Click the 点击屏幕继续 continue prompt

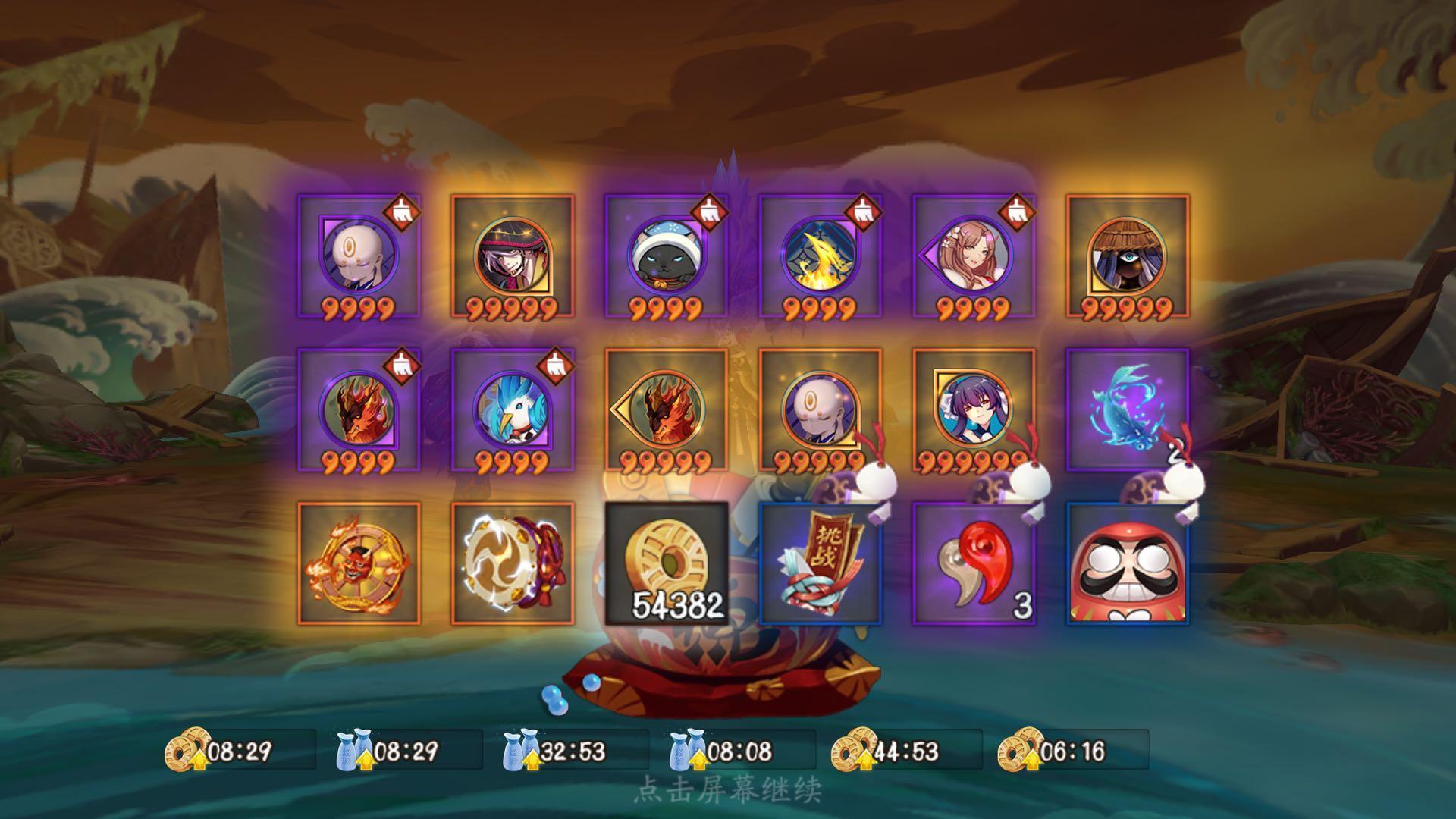(x=728, y=789)
